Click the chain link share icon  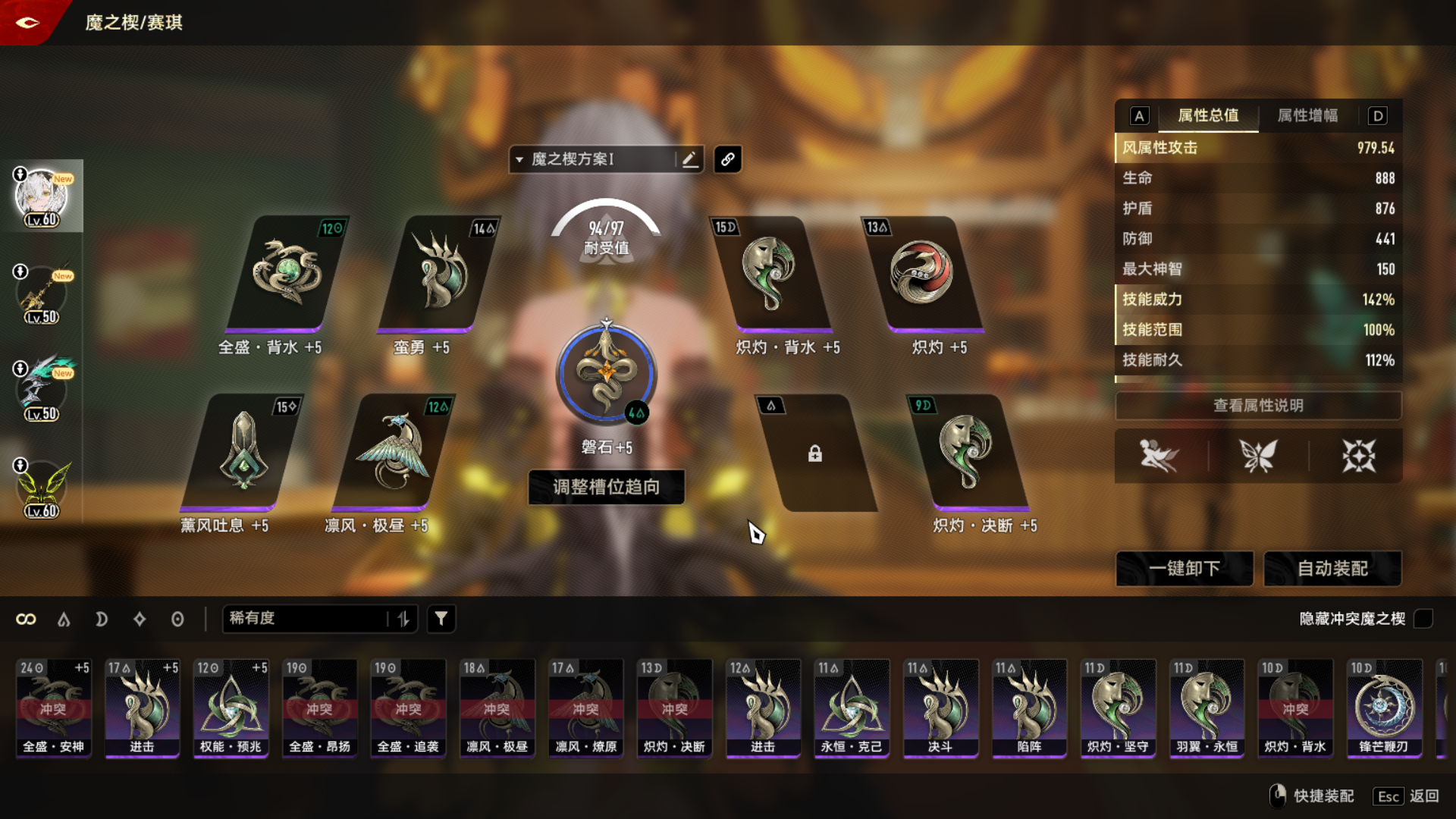click(727, 159)
